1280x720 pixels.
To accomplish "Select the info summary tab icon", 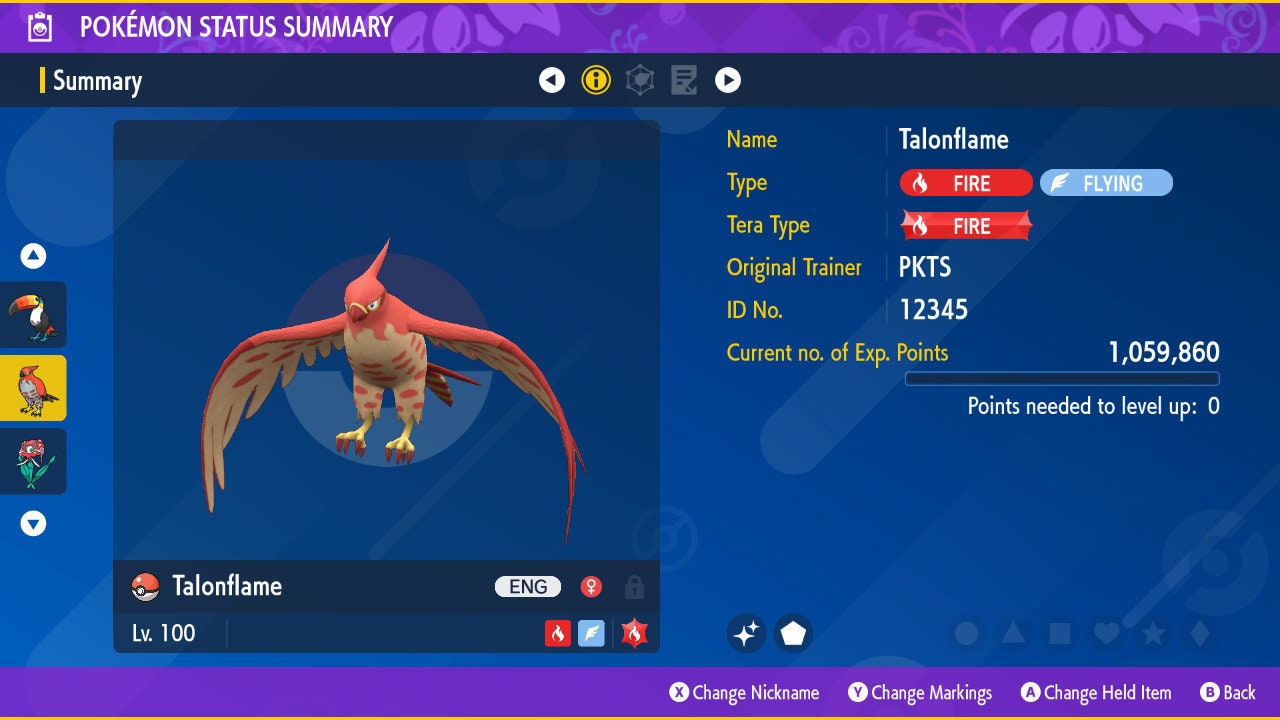I will coord(596,80).
